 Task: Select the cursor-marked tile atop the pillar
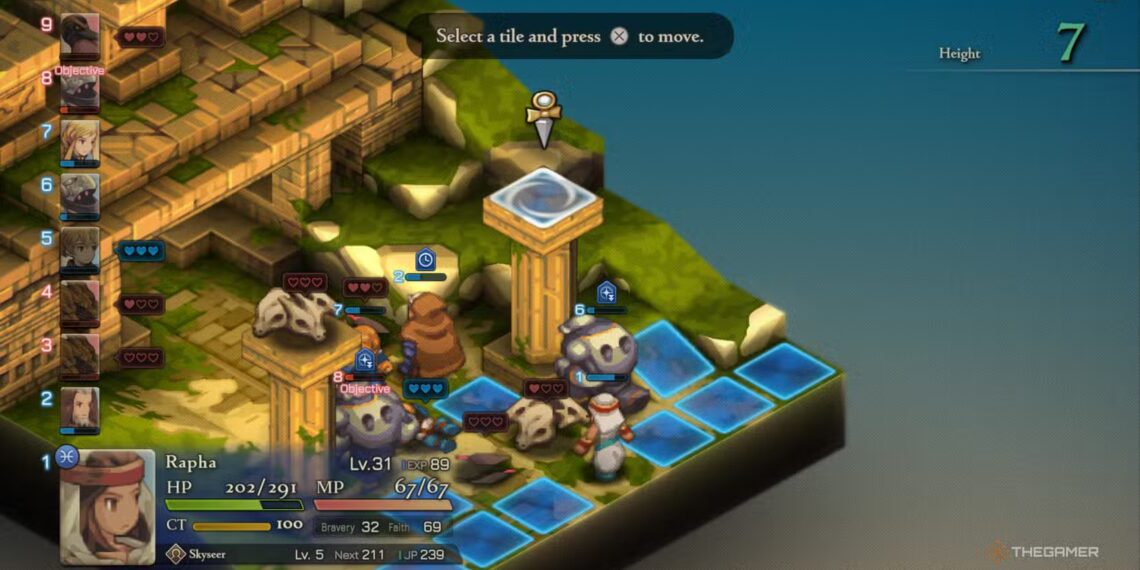543,194
